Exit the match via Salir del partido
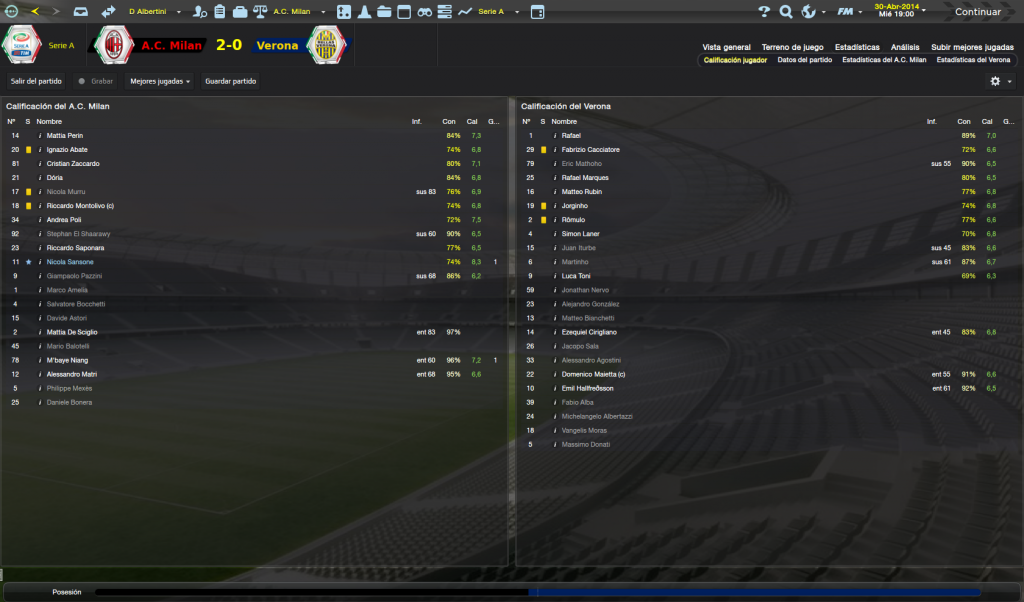 (36, 81)
